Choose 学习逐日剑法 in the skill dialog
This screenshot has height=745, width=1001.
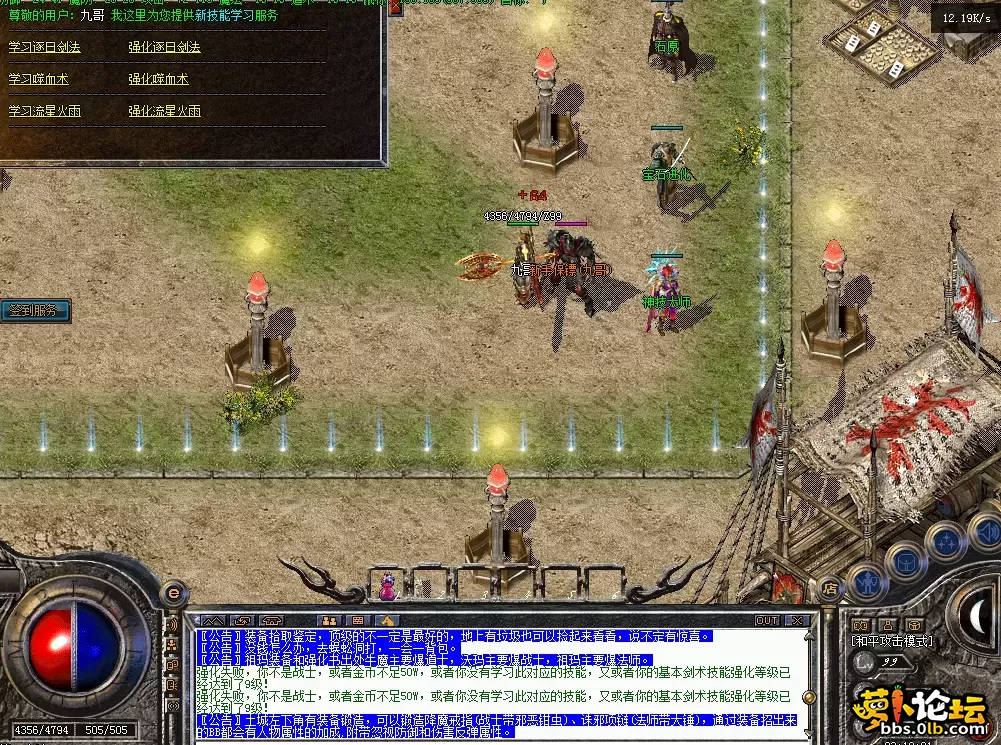pyautogui.click(x=45, y=47)
